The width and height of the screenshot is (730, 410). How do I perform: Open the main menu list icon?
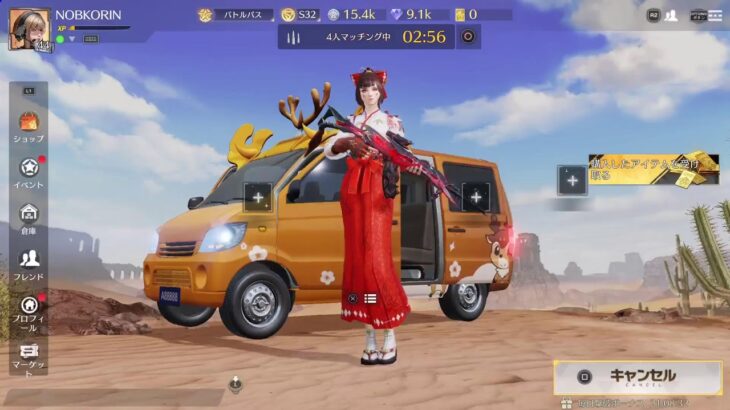712,15
